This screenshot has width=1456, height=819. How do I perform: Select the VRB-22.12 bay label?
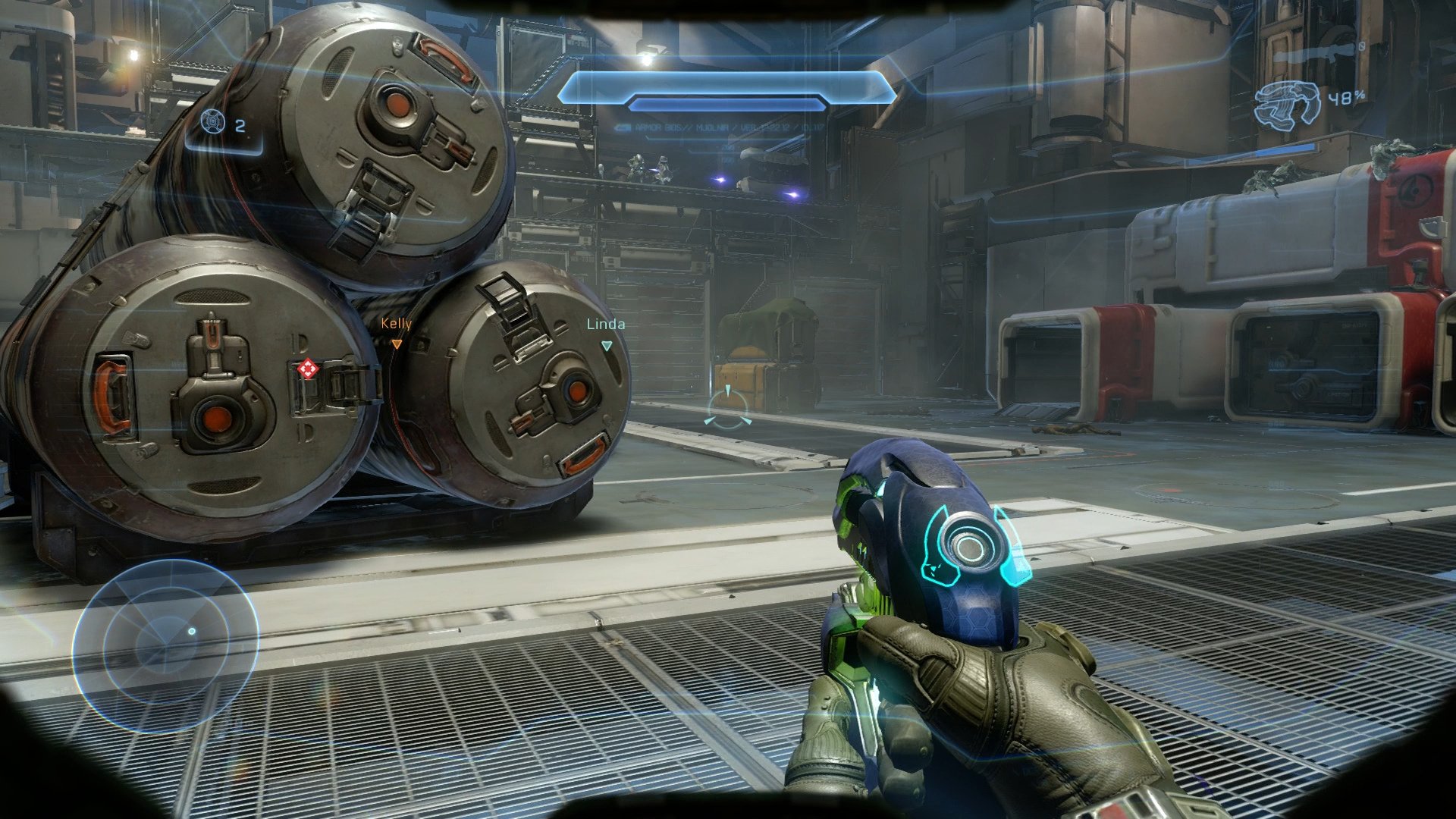[762, 127]
